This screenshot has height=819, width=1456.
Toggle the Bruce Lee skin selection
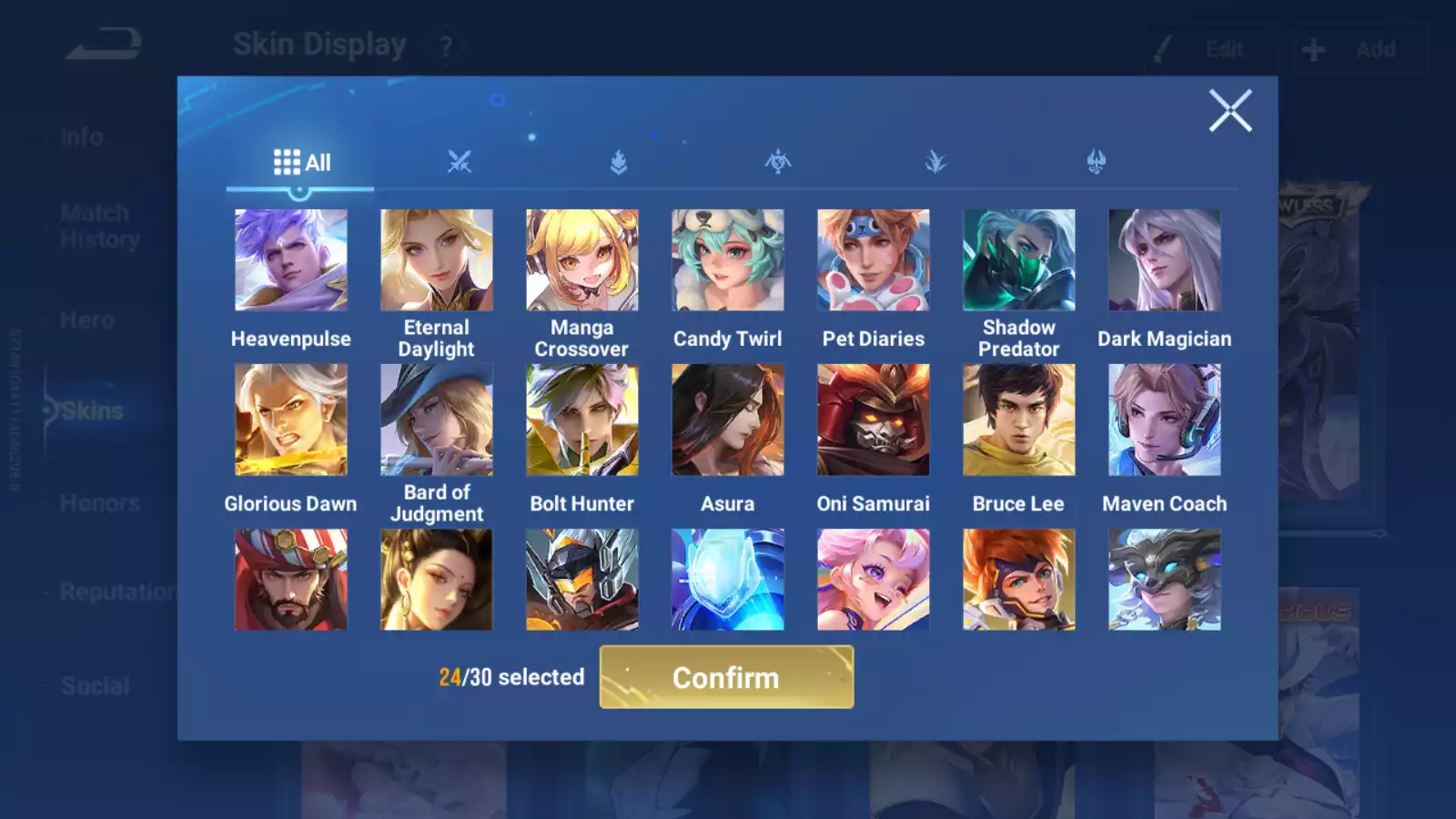click(x=1019, y=420)
